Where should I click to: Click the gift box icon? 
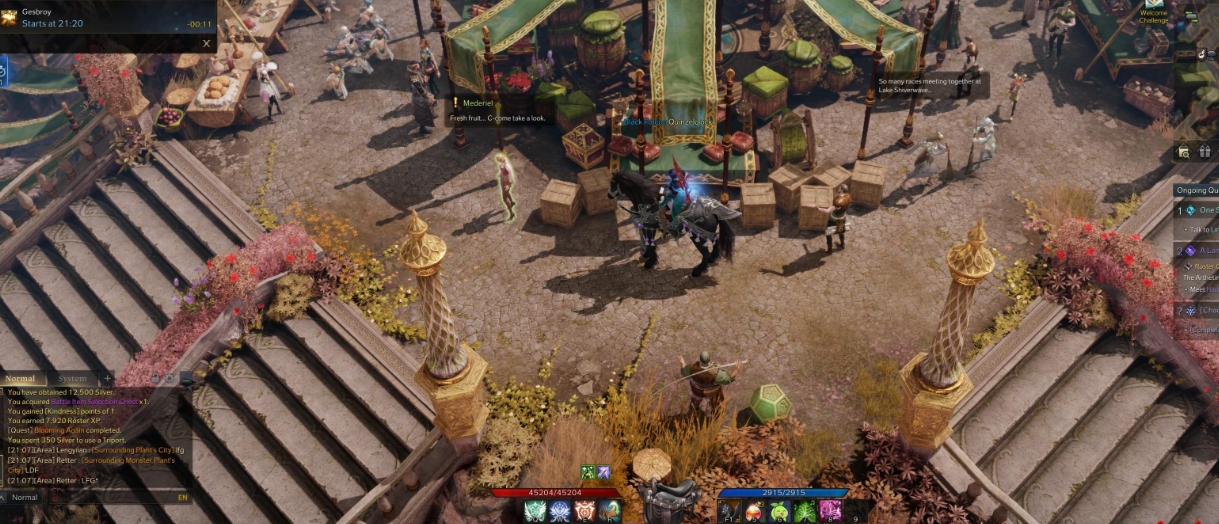pyautogui.click(x=1204, y=152)
